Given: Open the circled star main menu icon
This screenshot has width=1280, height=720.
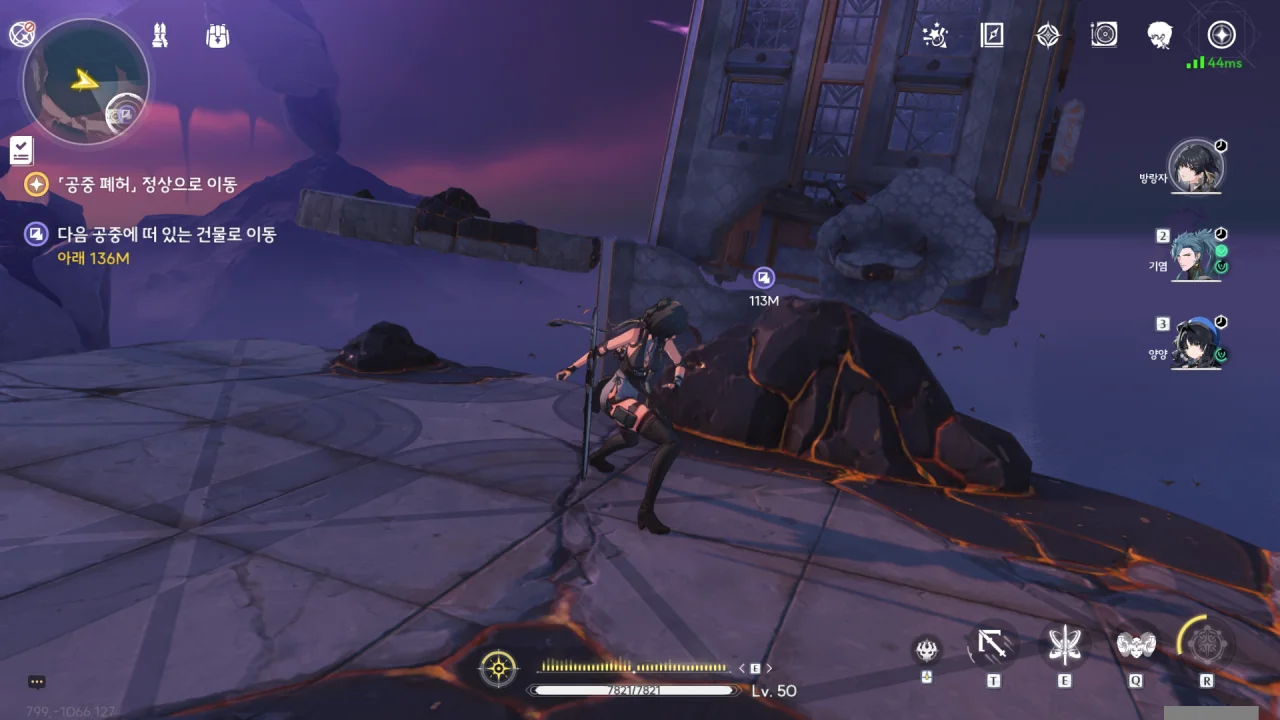Looking at the screenshot, I should coord(1220,36).
